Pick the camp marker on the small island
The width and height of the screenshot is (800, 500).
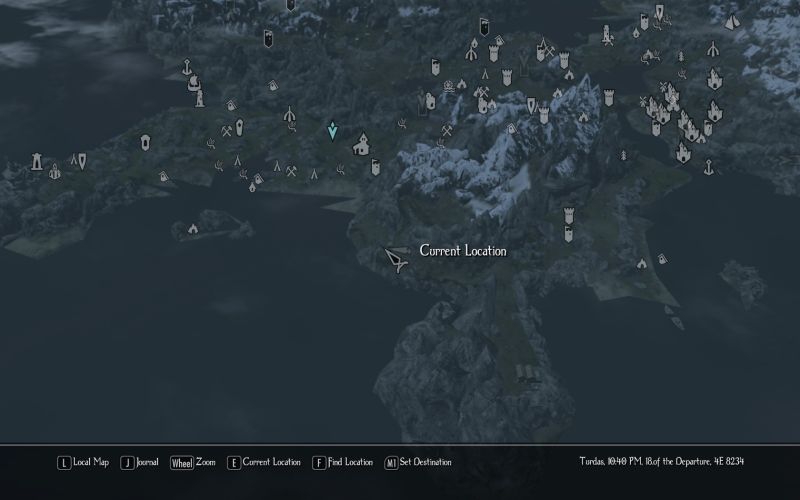(x=193, y=229)
